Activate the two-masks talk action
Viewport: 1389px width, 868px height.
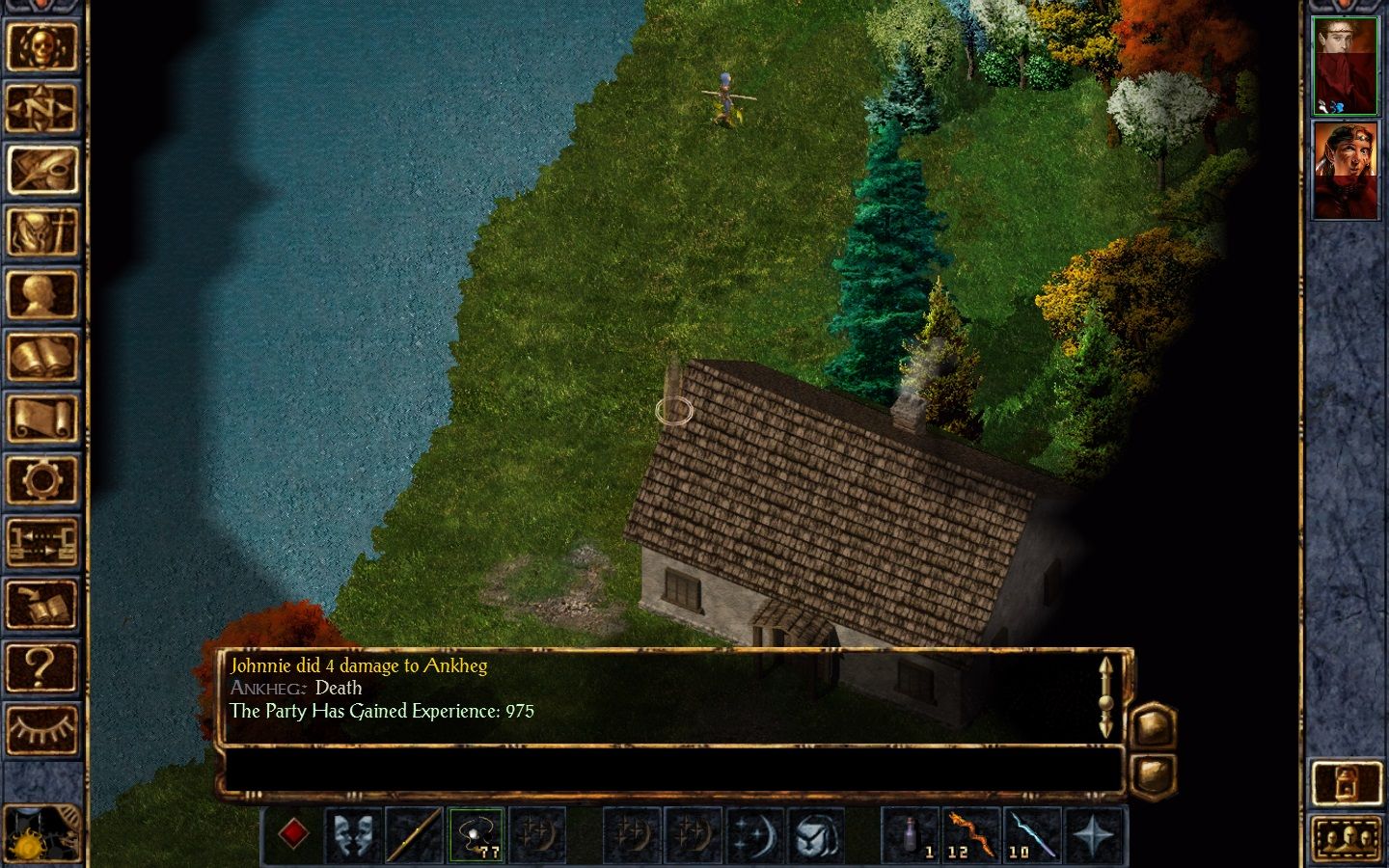point(354,834)
